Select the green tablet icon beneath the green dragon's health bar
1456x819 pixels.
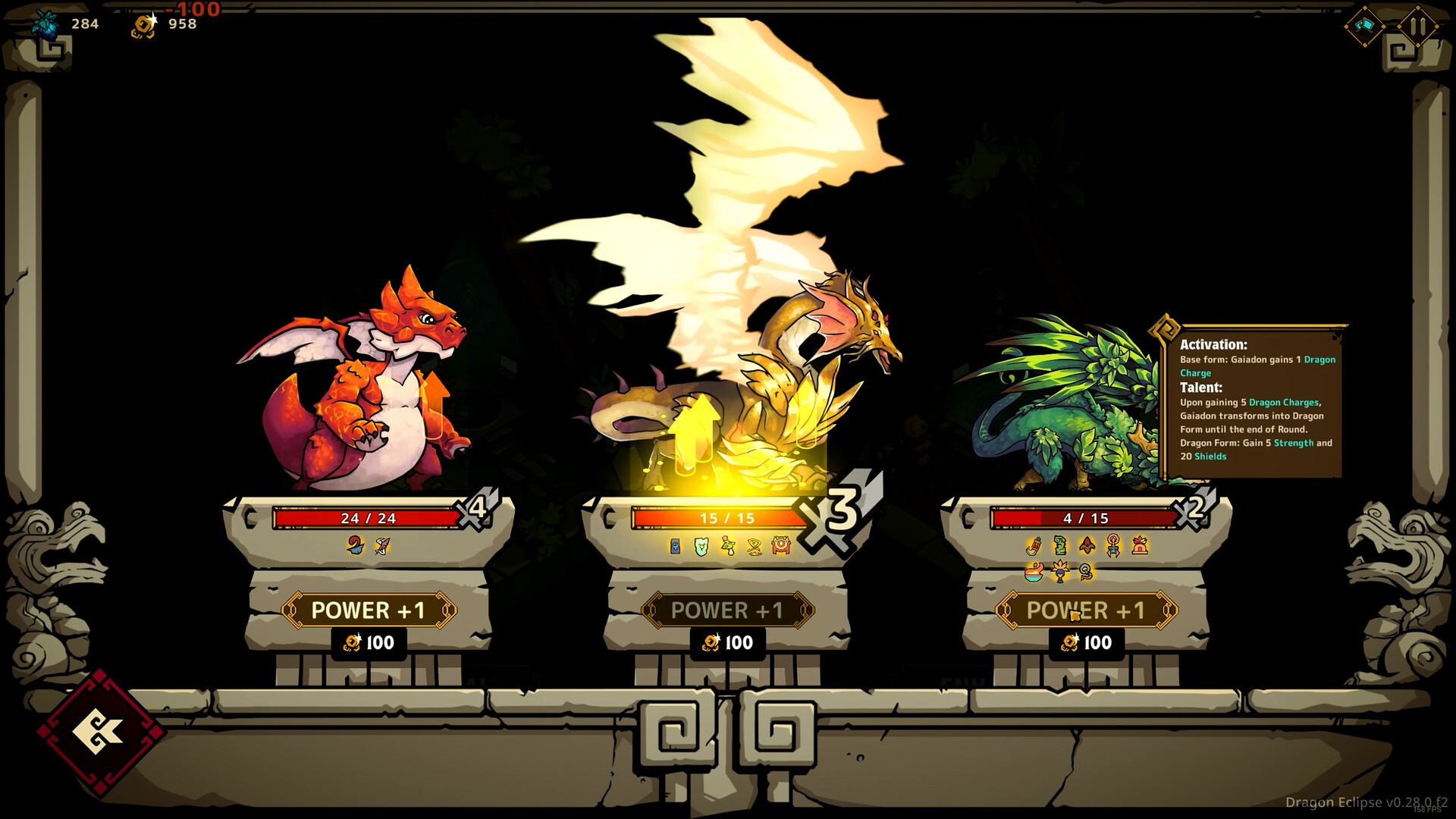(x=1060, y=545)
